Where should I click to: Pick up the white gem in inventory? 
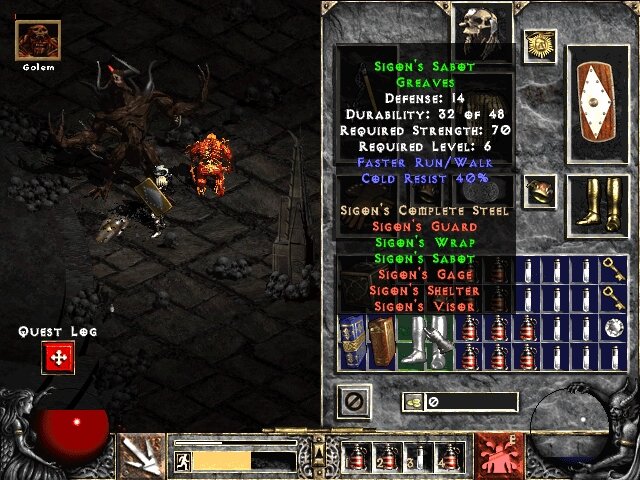pos(612,328)
